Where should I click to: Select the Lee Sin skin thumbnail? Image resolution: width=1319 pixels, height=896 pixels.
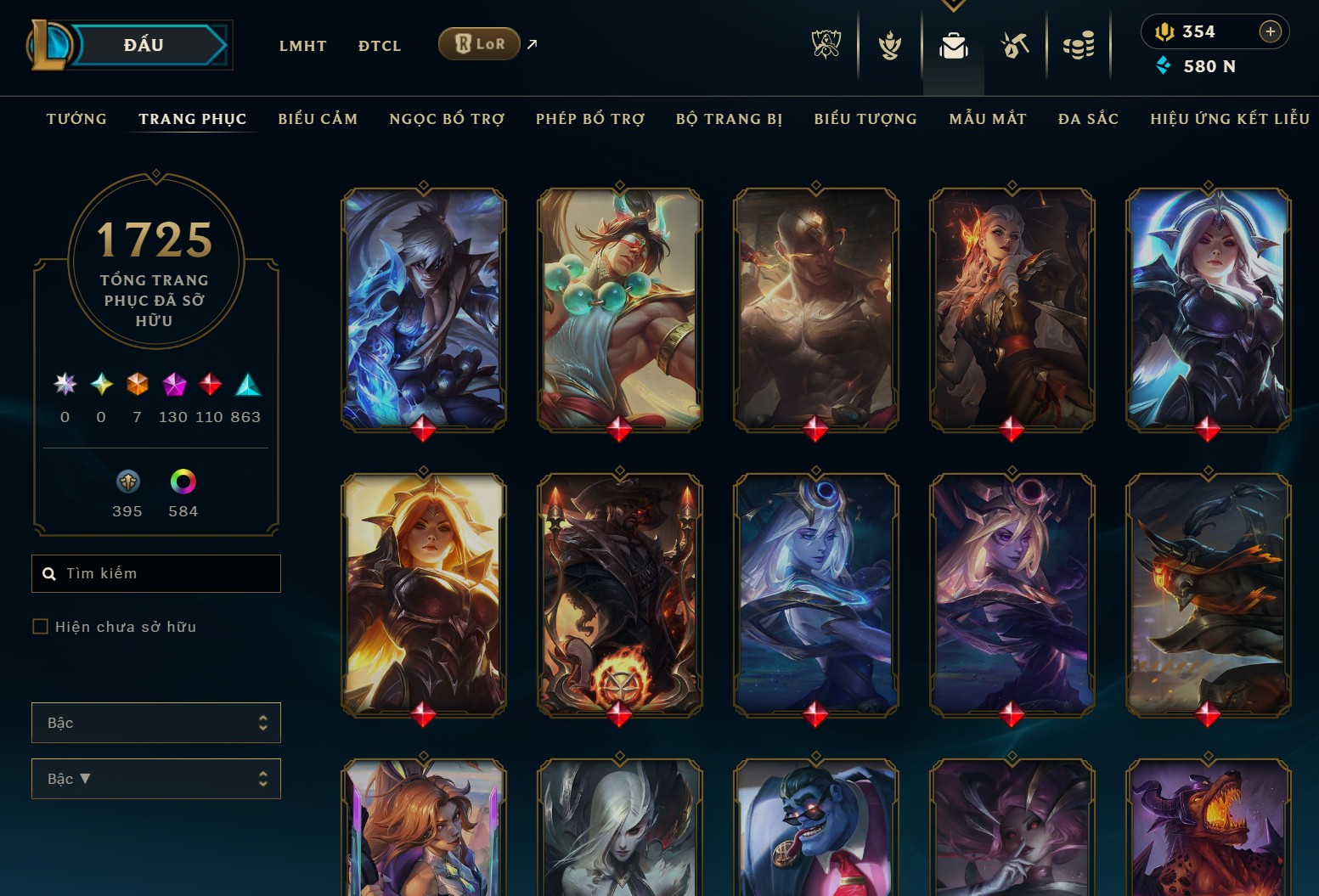pyautogui.click(x=815, y=310)
